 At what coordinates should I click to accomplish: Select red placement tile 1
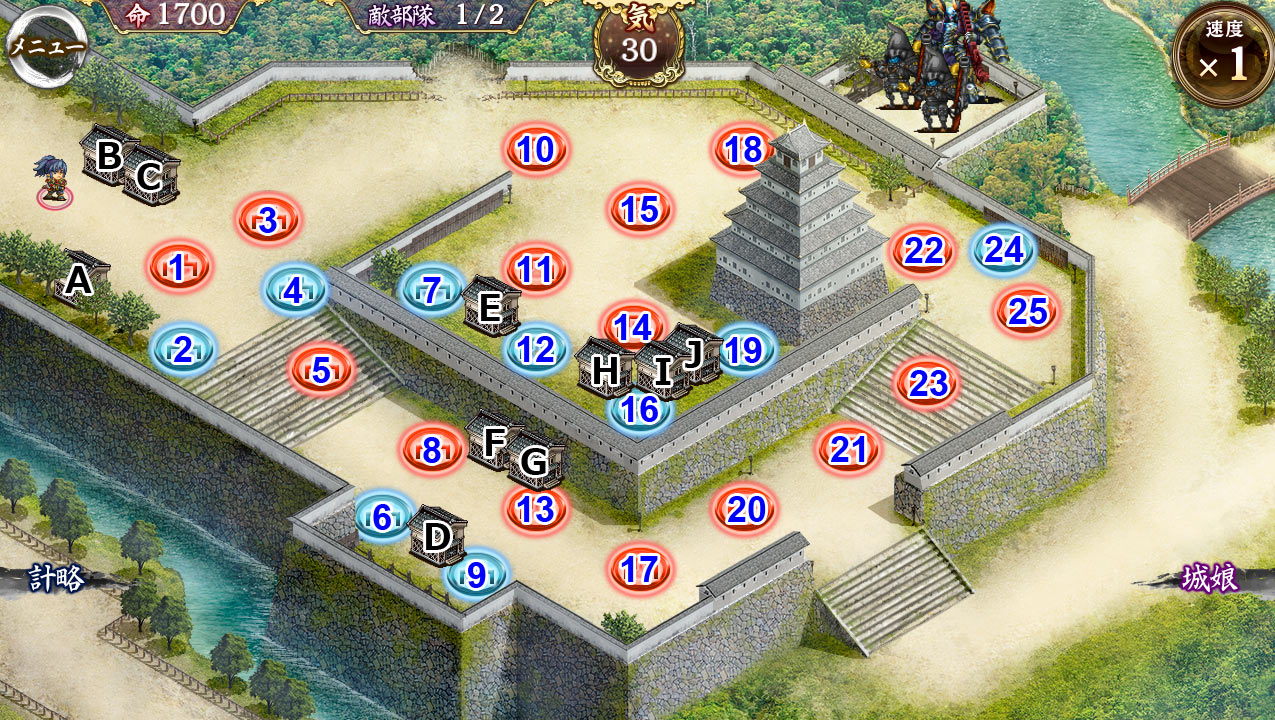click(x=179, y=267)
